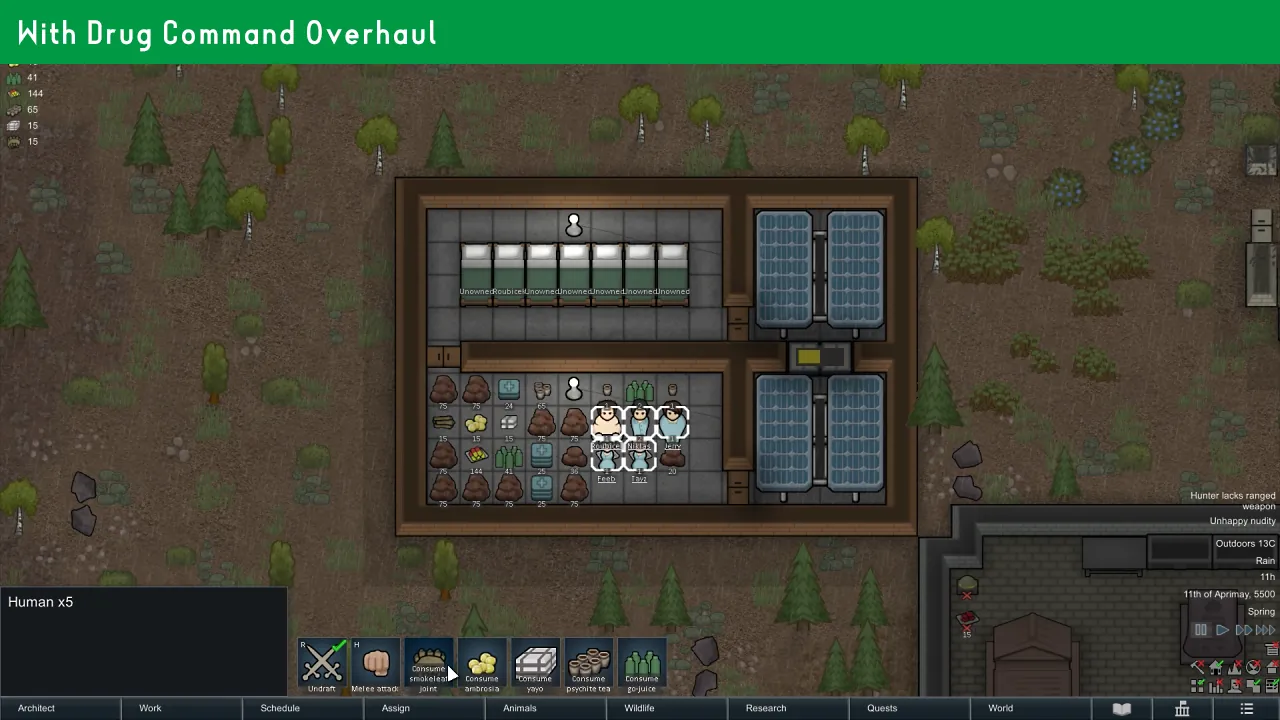This screenshot has height=720, width=1280.
Task: Select Consume yayo command
Action: (x=535, y=665)
